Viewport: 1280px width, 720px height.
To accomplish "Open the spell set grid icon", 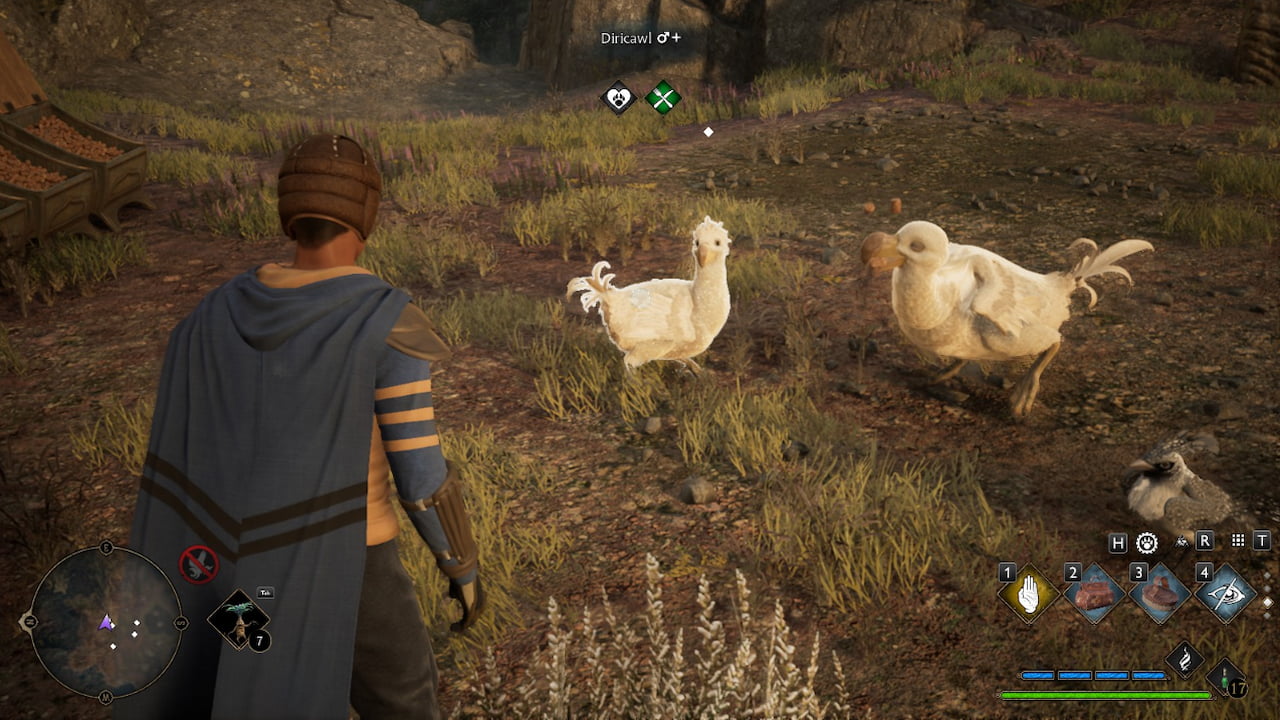I will pos(1238,541).
